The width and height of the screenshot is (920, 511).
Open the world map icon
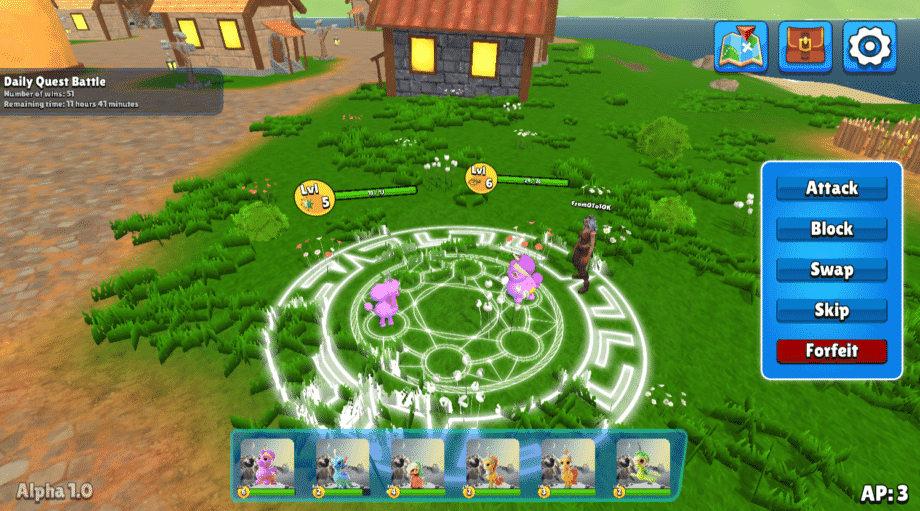741,46
